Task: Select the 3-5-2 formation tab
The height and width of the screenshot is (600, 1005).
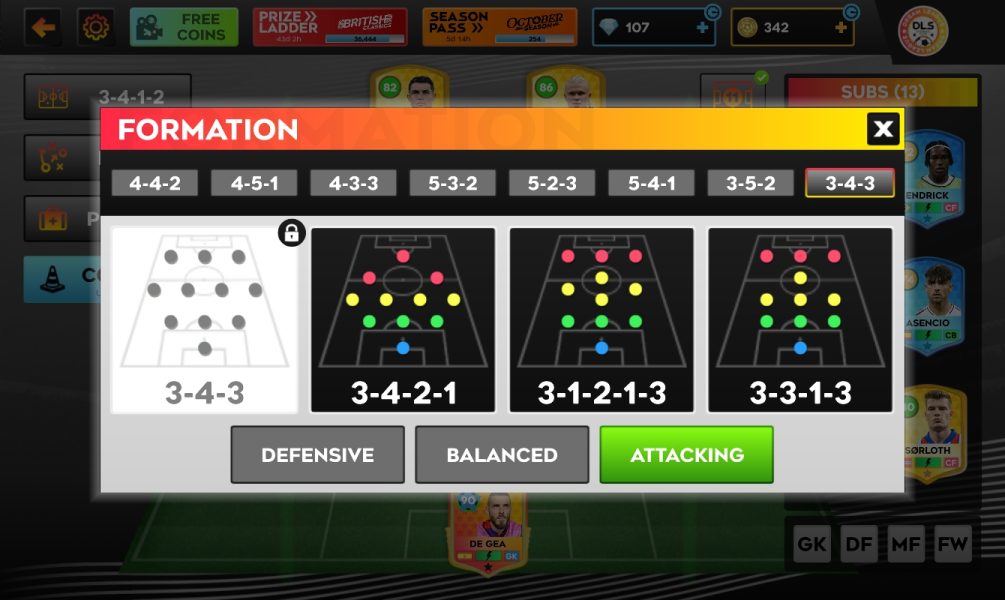Action: (x=750, y=183)
